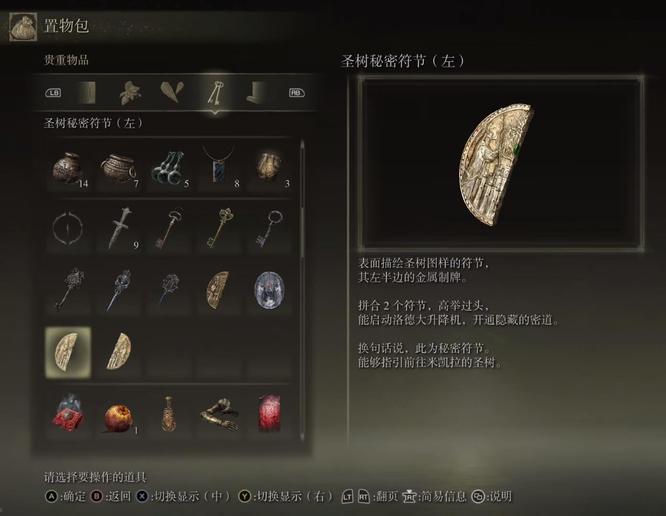Select the cracked pot with count 14

point(67,167)
